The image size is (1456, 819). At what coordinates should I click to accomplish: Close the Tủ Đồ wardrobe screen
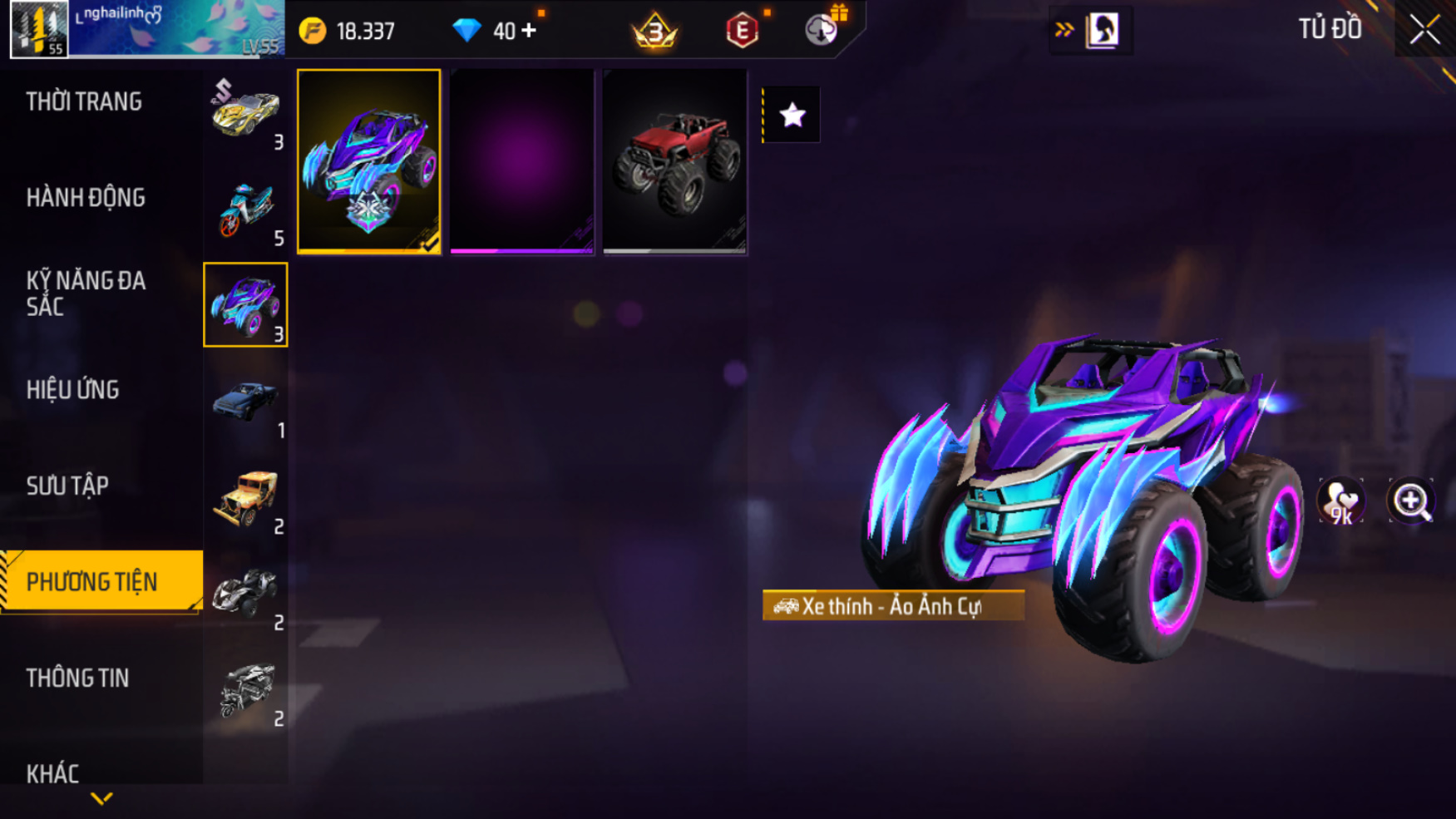point(1424,30)
